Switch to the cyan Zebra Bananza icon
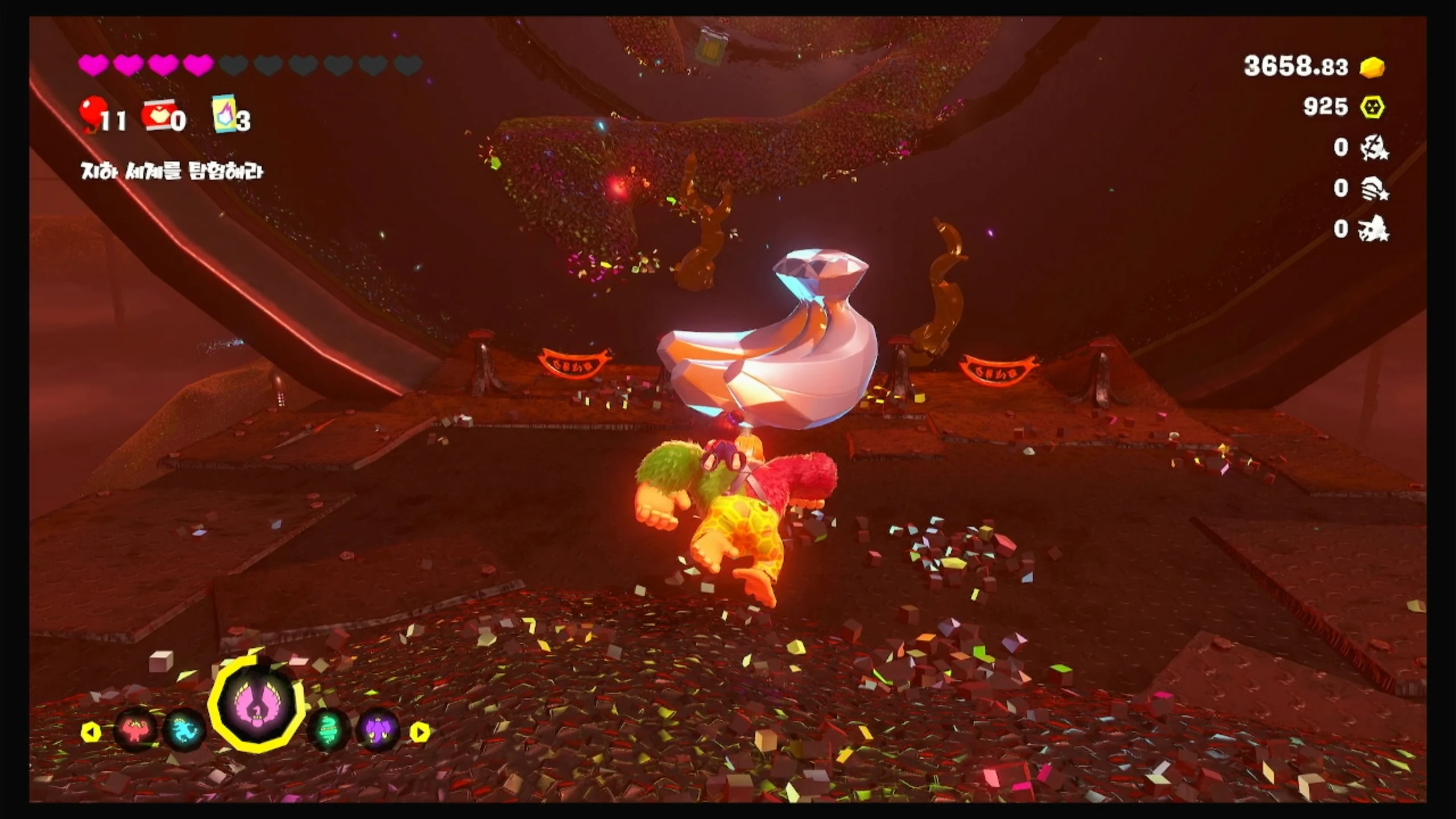 point(184,730)
